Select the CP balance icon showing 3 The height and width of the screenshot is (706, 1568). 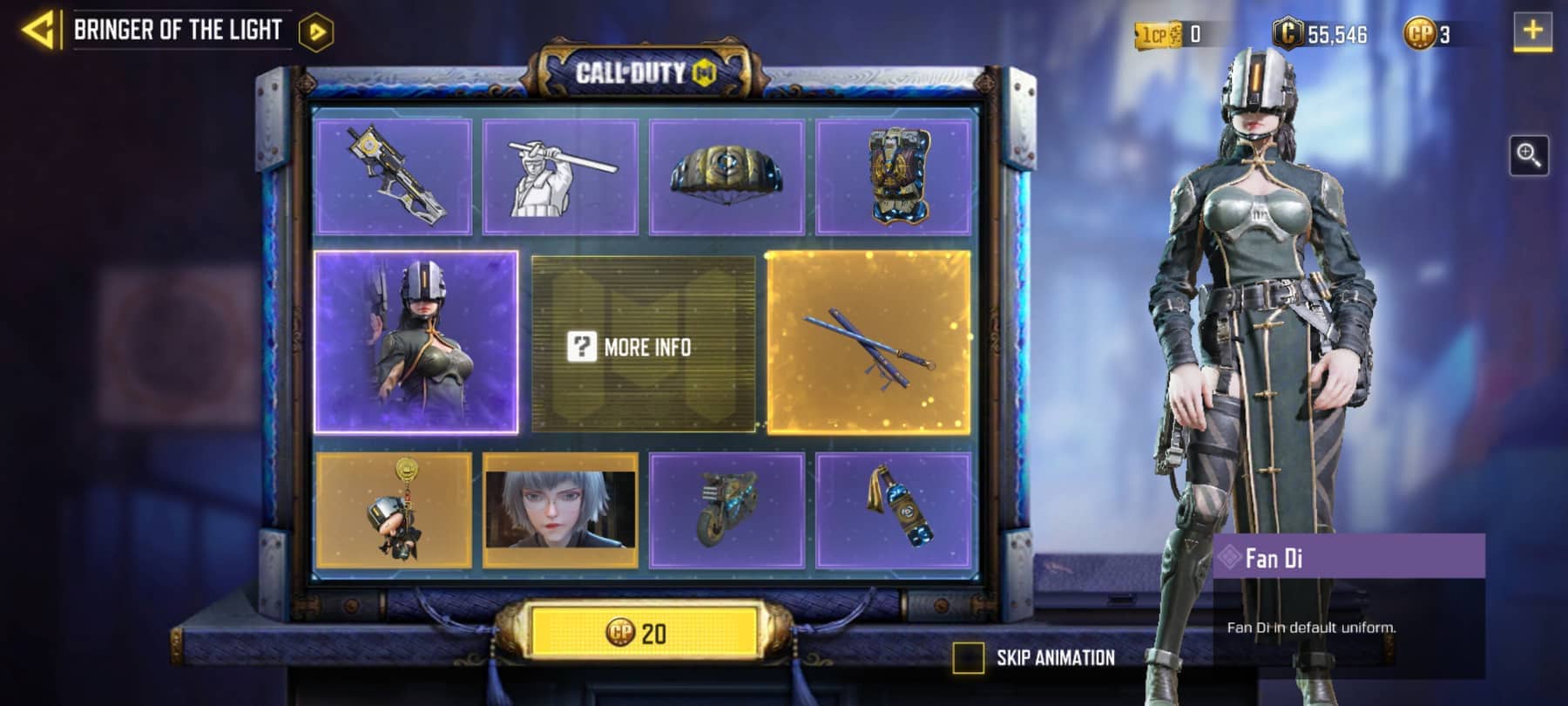pos(1418,32)
